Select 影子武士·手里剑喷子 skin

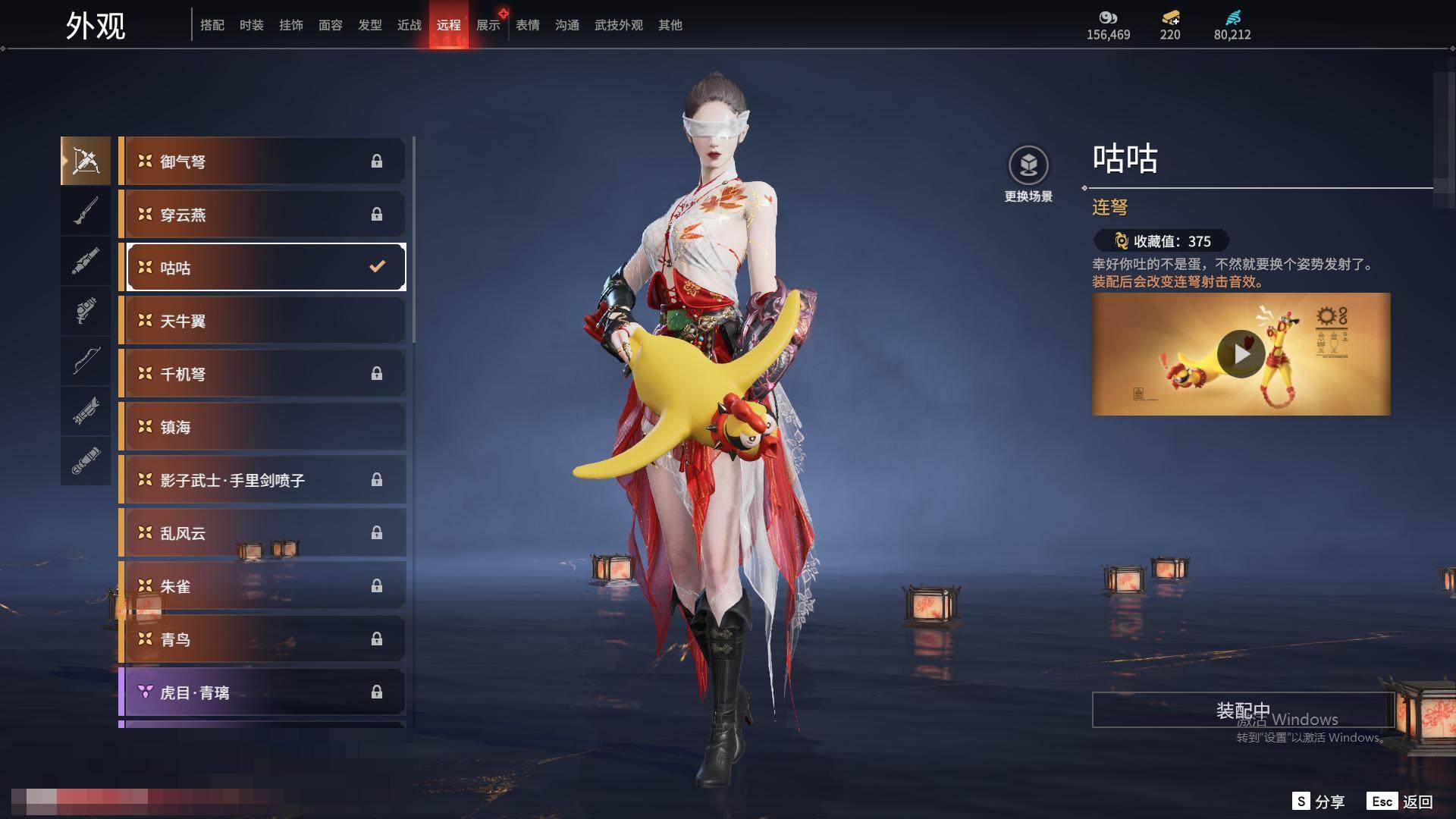tap(262, 479)
